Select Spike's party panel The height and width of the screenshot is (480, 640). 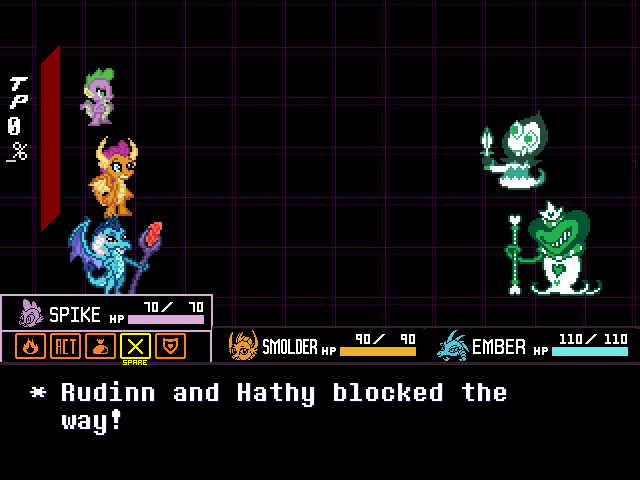107,312
